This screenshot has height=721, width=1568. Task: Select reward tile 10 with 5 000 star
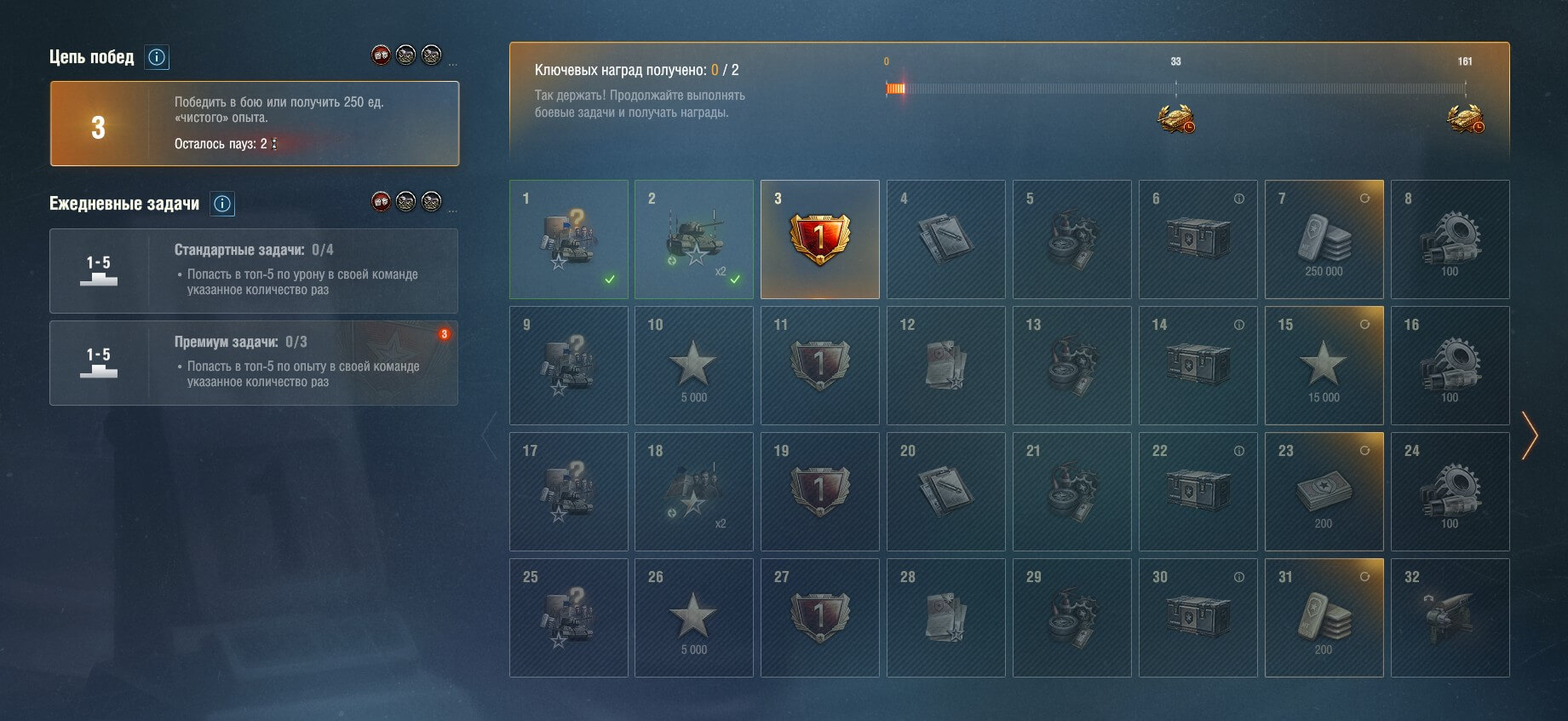(x=694, y=366)
